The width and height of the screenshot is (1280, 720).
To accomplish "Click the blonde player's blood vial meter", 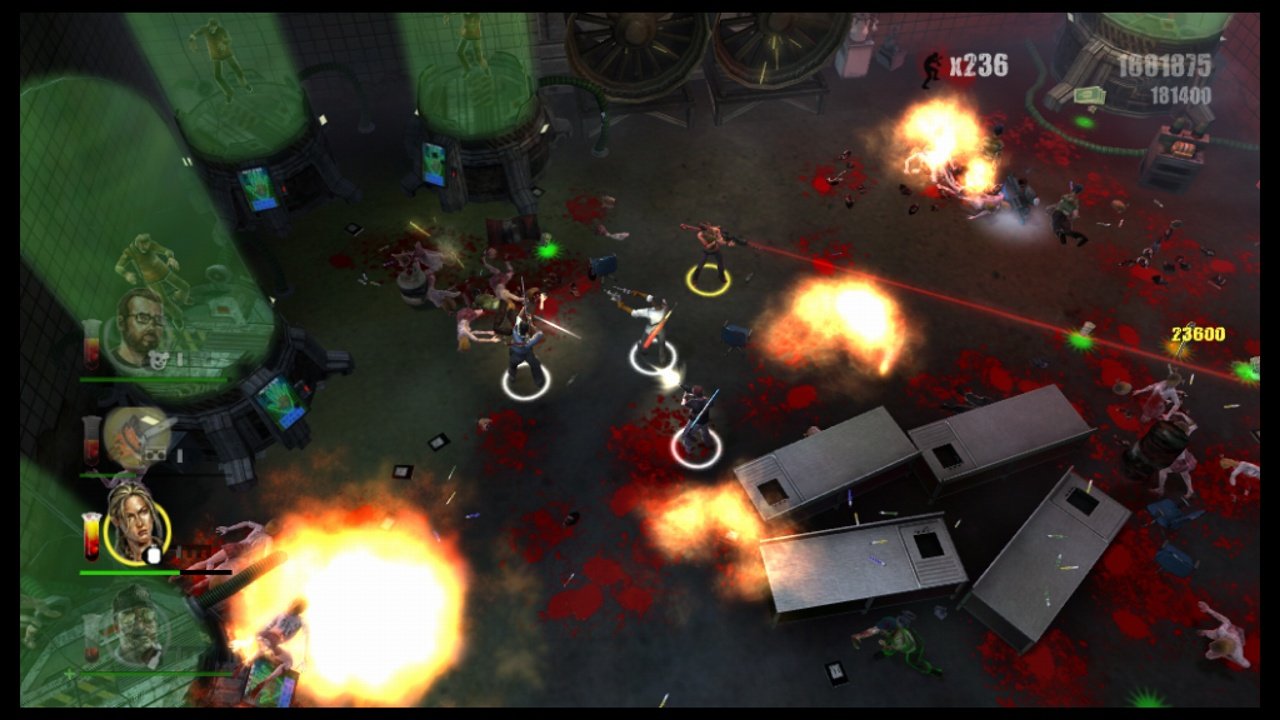I will click(90, 536).
